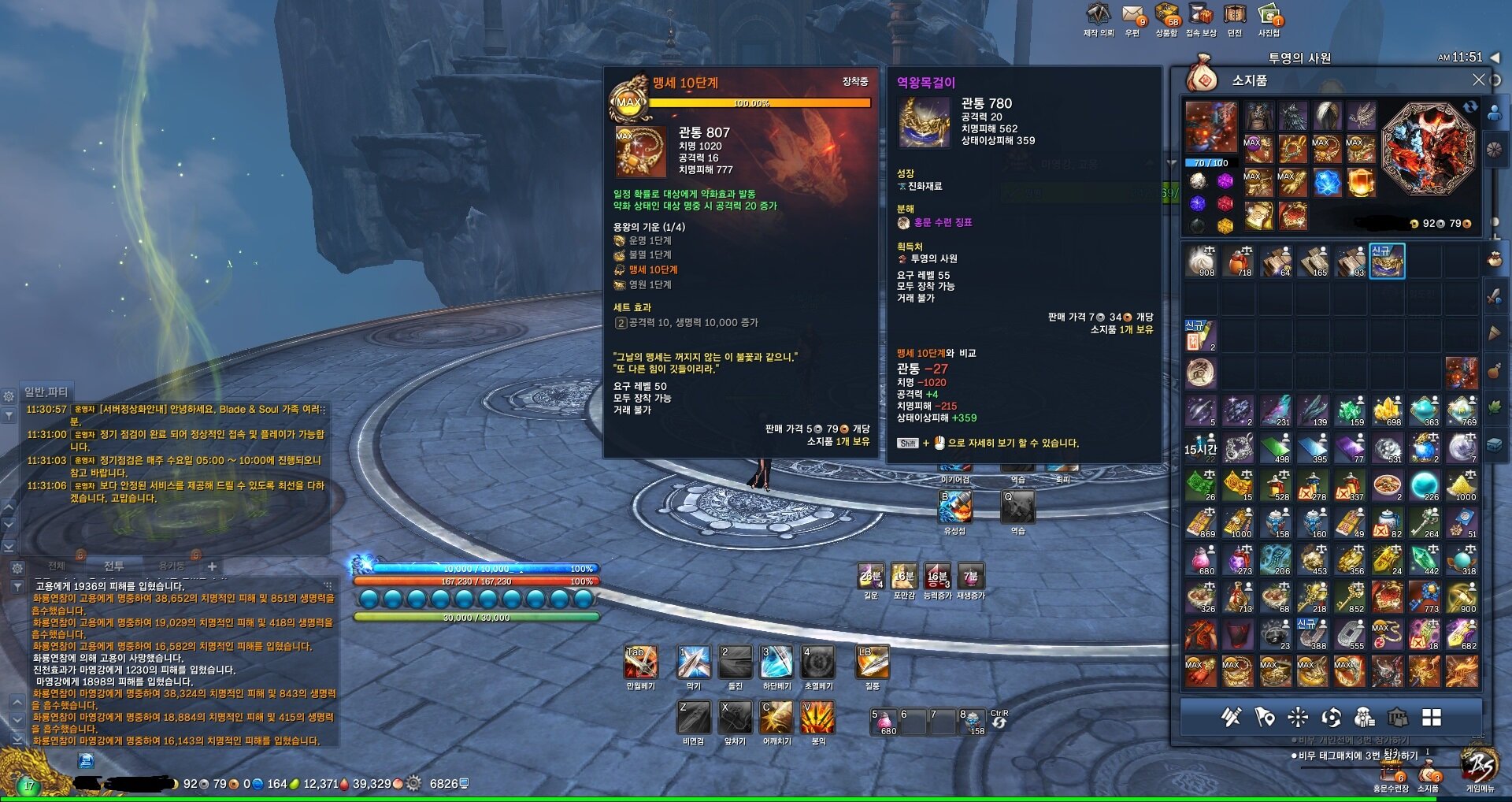
Task: Switch to the 전투 chat tab
Action: coord(114,566)
